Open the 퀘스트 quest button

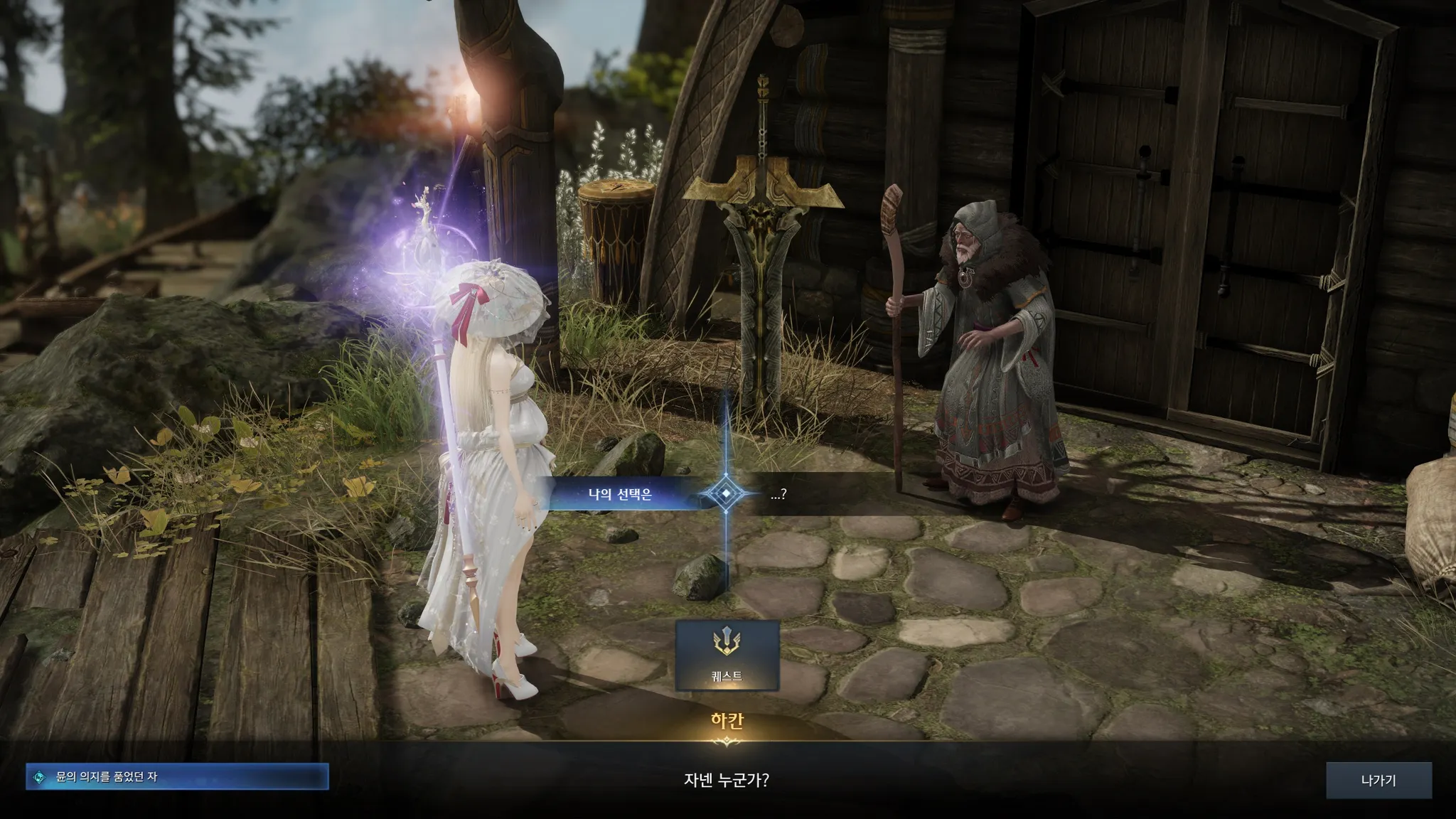click(727, 655)
